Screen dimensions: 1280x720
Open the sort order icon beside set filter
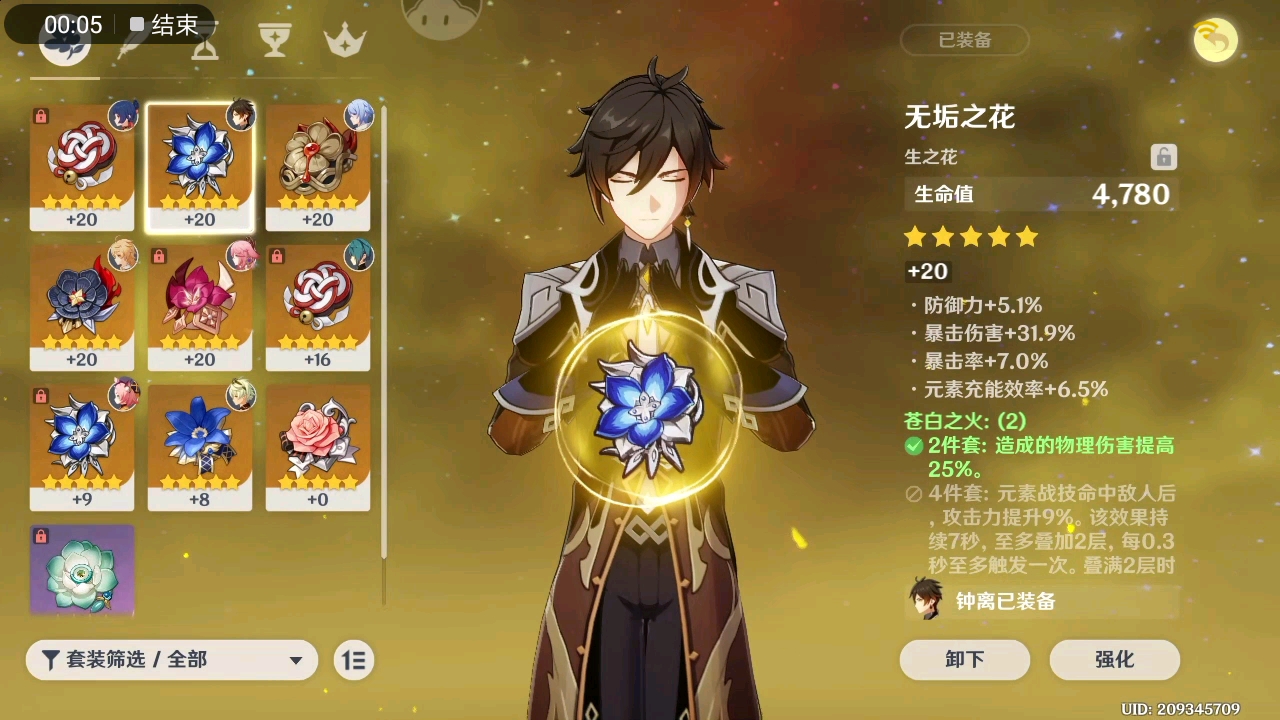352,660
